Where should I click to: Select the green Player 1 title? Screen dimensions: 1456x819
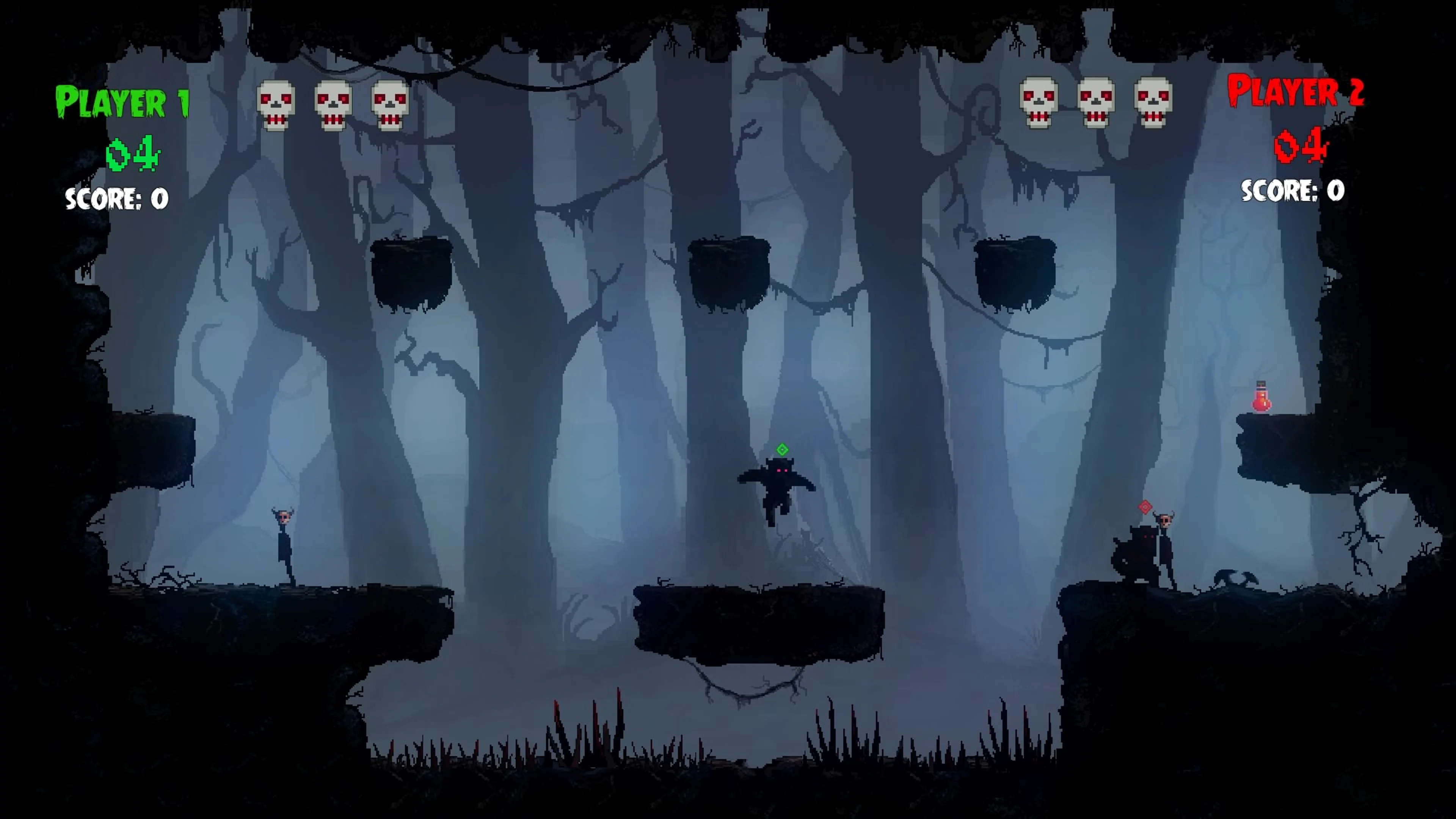point(122,102)
